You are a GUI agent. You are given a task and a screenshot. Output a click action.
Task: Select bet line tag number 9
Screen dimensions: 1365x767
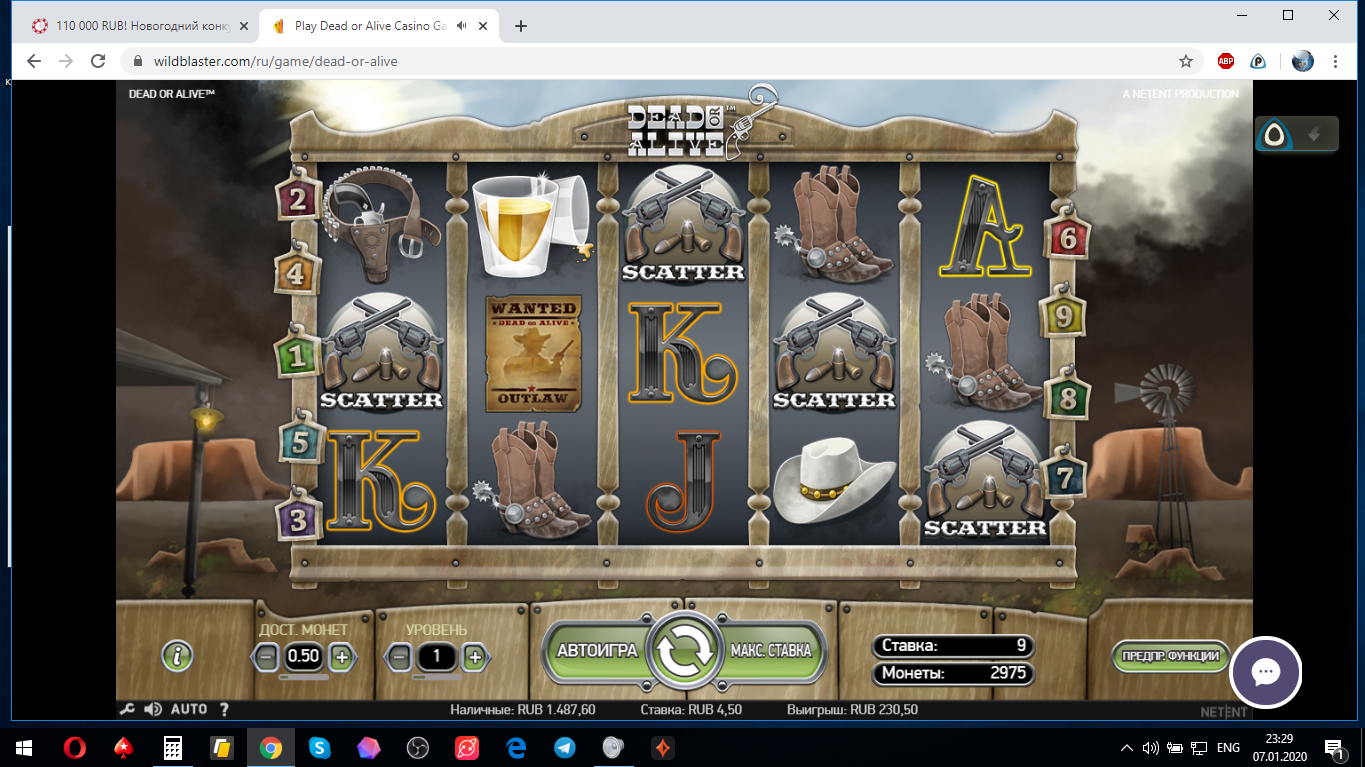tap(1064, 317)
